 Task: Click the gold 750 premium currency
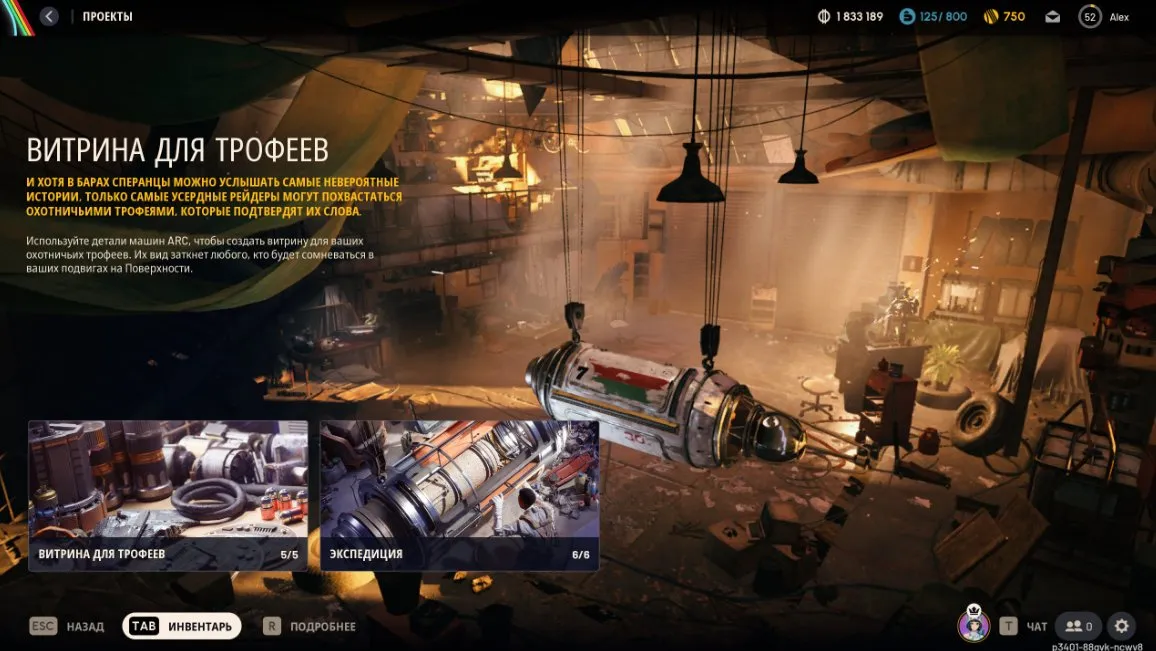coord(1004,17)
